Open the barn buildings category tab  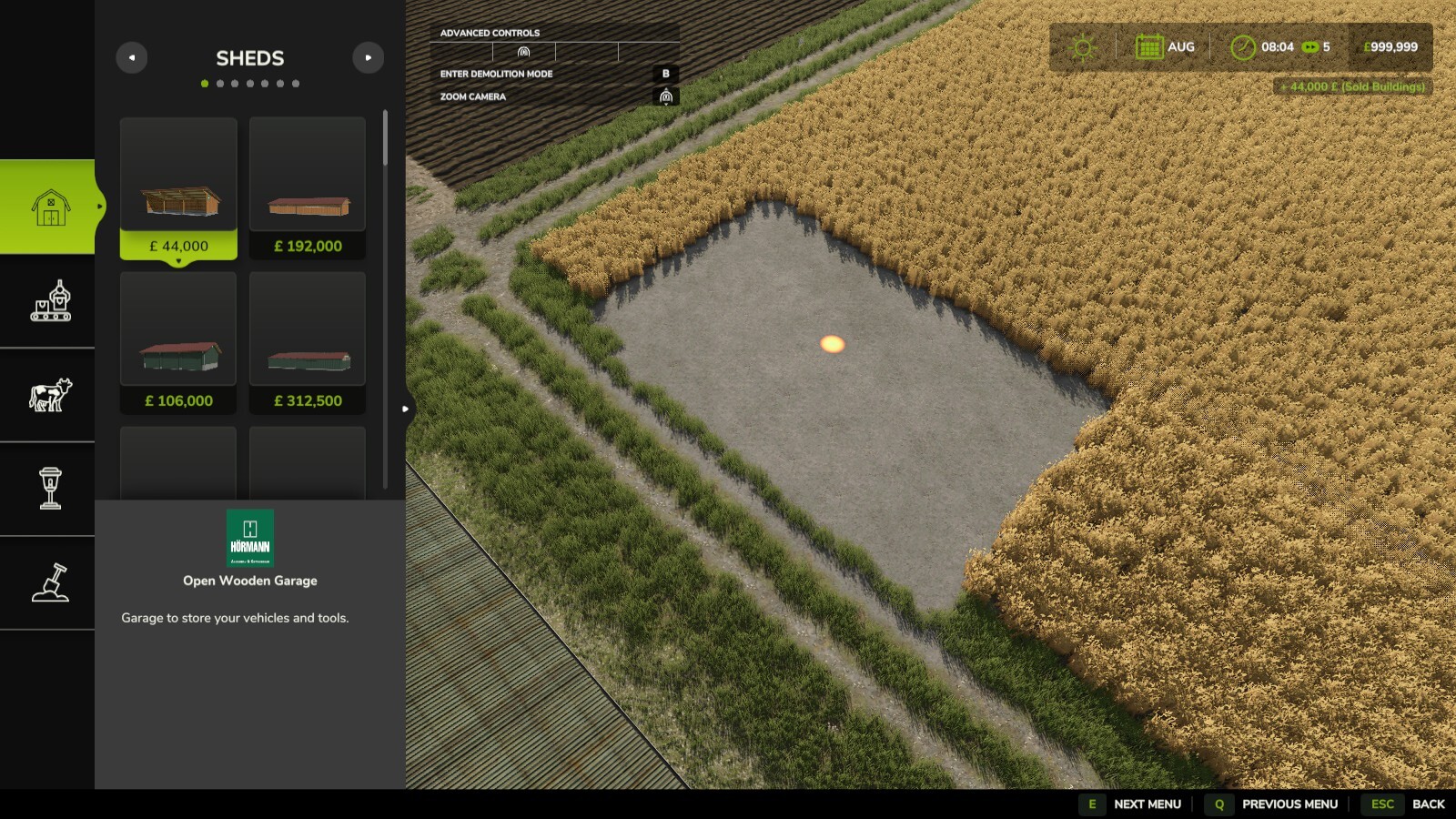pyautogui.click(x=50, y=207)
